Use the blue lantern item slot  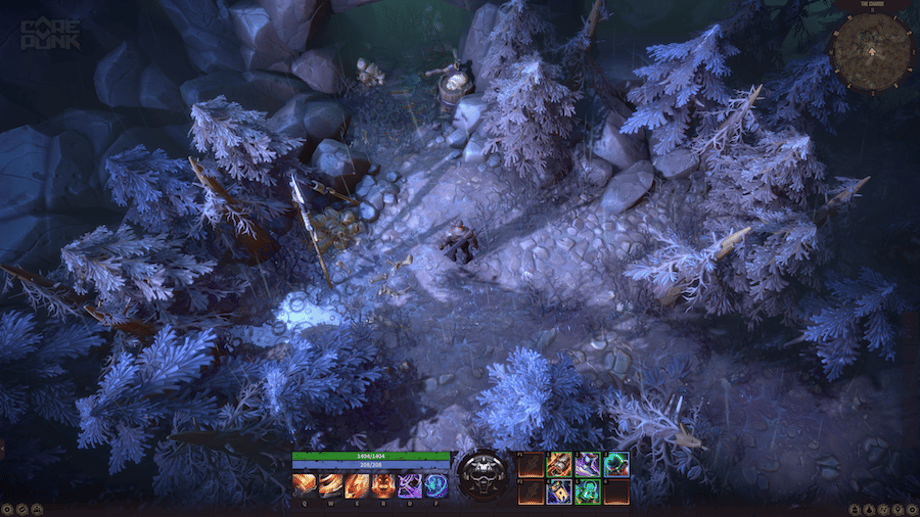(560, 492)
